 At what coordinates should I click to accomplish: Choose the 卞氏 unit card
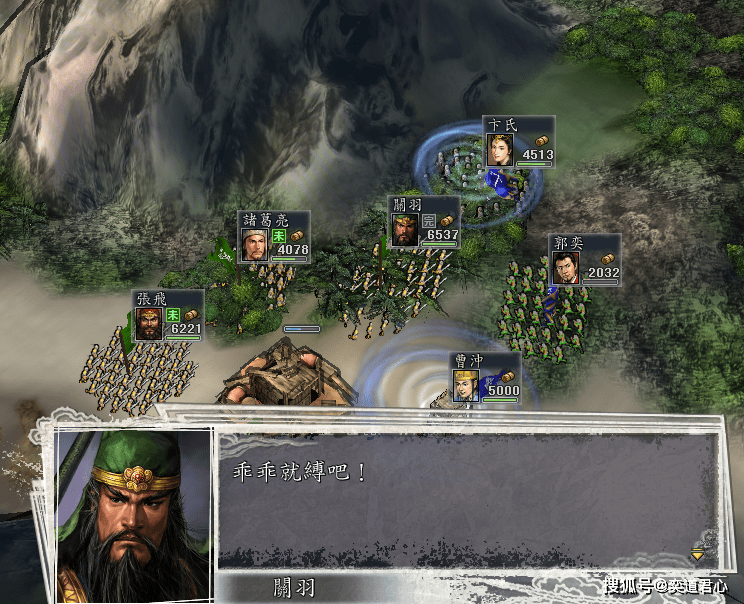(518, 141)
